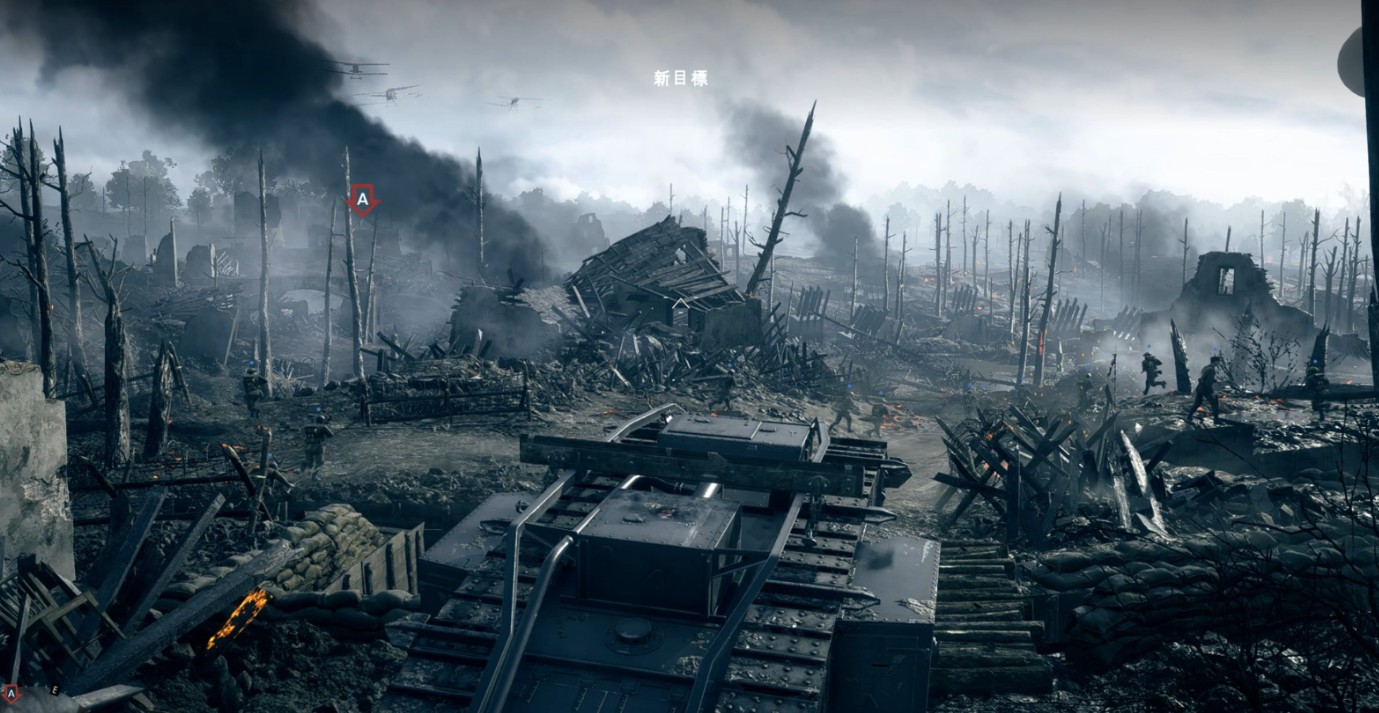Click the small A objective badge beside the E label
Screen dimensions: 1379x713
11,692
